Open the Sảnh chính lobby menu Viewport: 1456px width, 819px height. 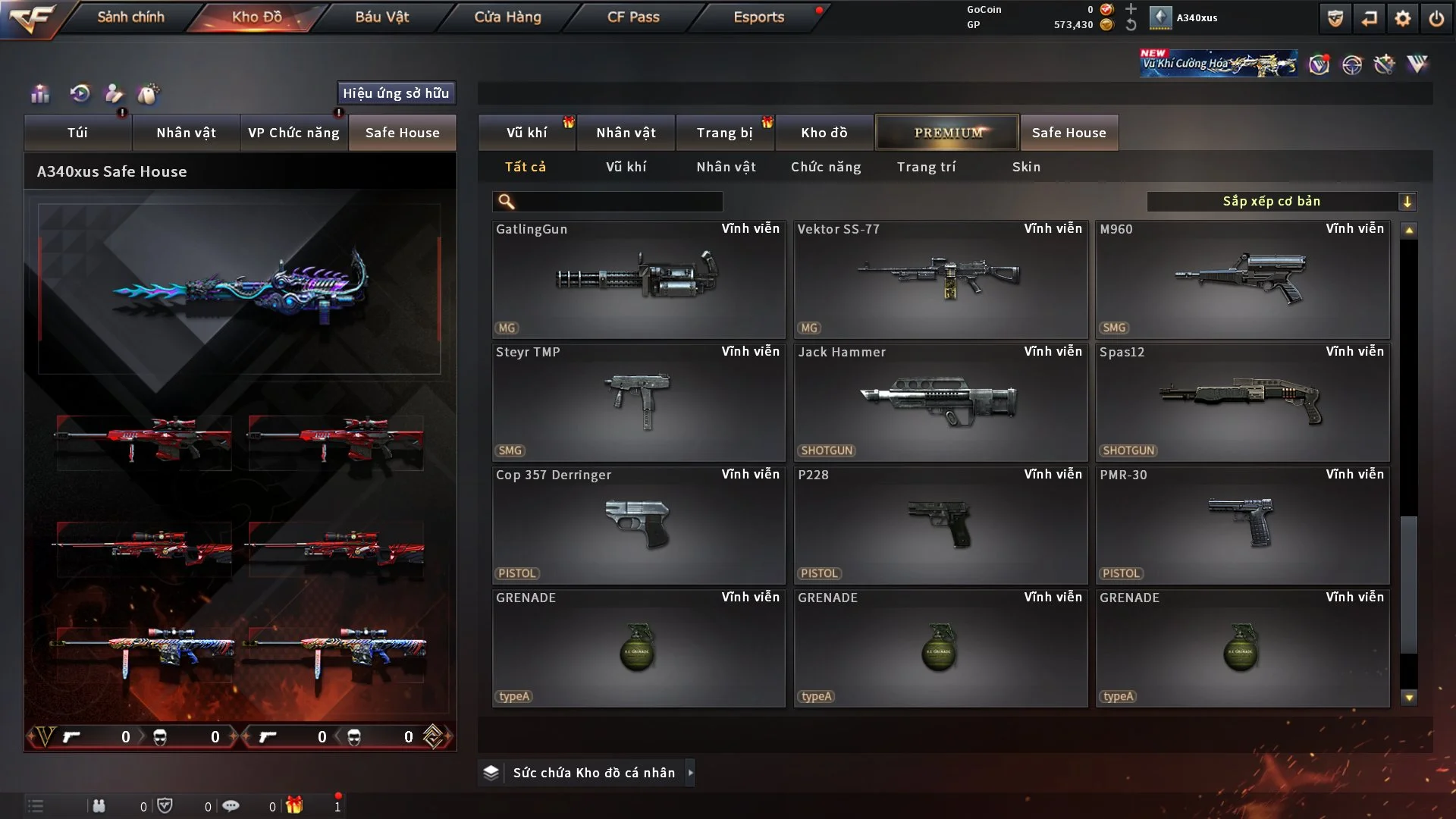click(x=130, y=17)
